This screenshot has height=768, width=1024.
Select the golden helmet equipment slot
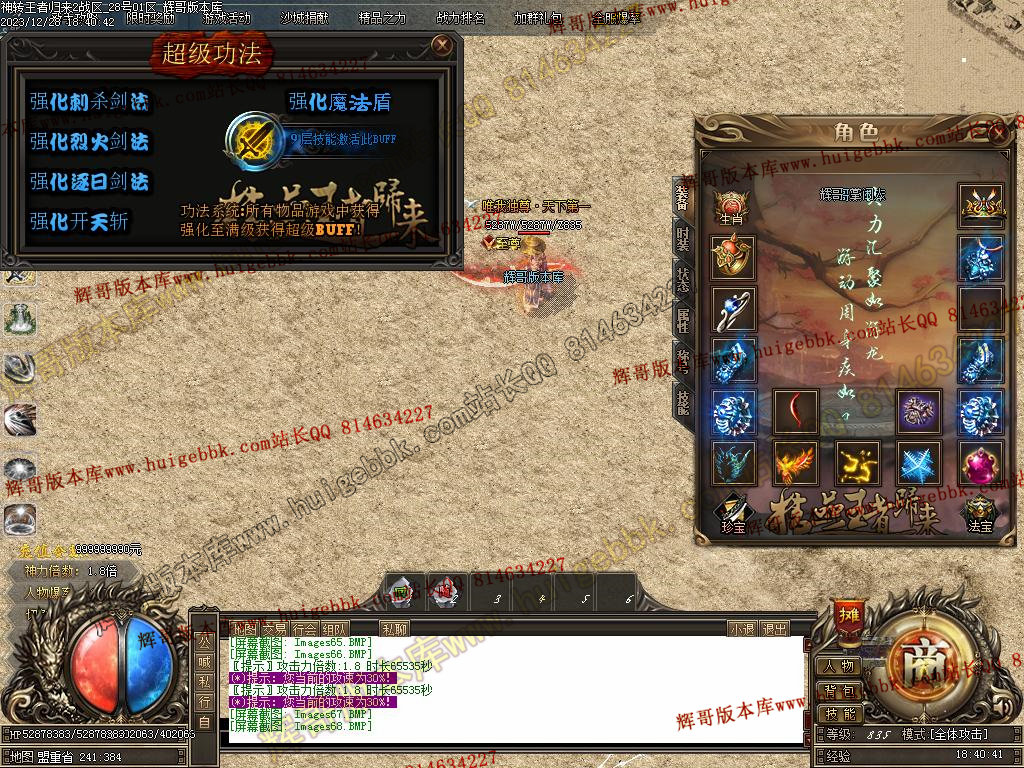[980, 206]
